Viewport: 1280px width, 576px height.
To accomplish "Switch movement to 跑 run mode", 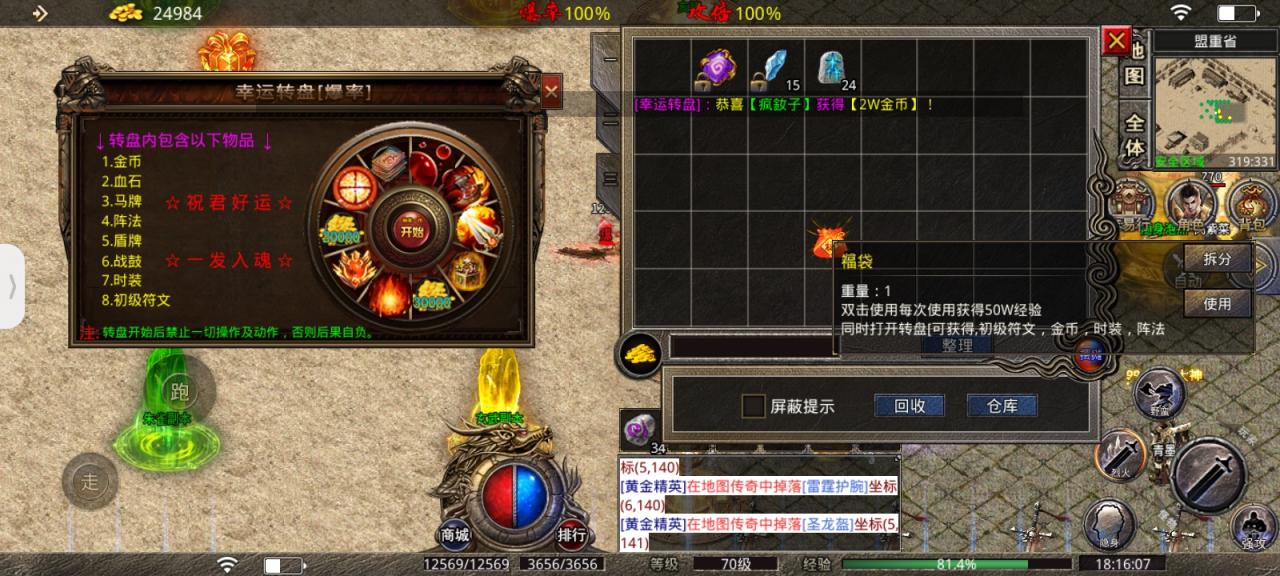I will pos(180,390).
